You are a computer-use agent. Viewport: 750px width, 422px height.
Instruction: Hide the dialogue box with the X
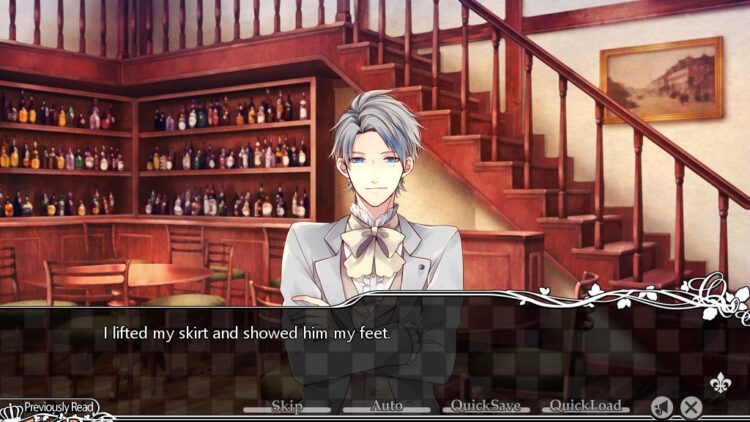pyautogui.click(x=691, y=406)
